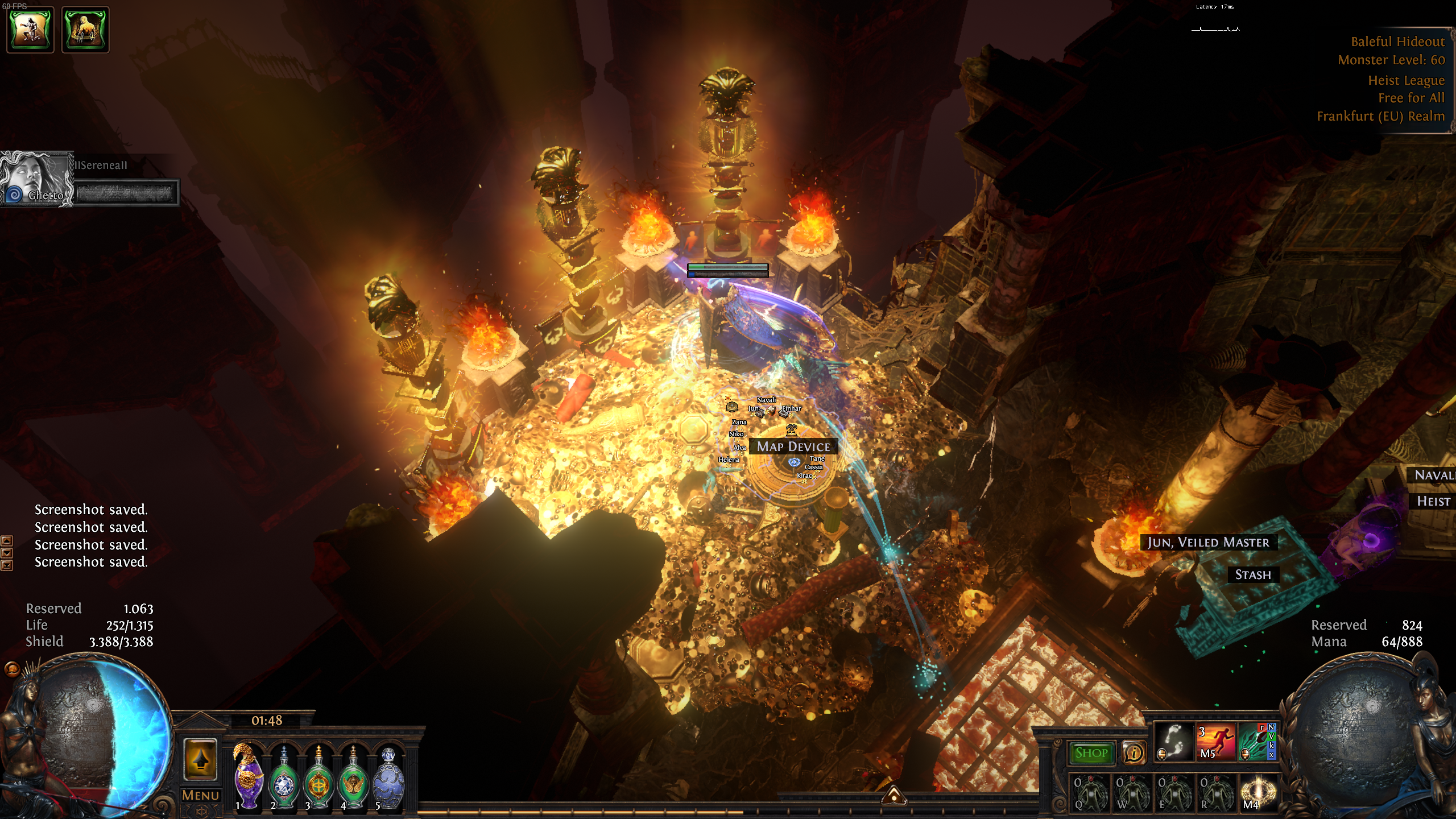Open the green Shop button
This screenshot has height=819, width=1456.
tap(1091, 753)
